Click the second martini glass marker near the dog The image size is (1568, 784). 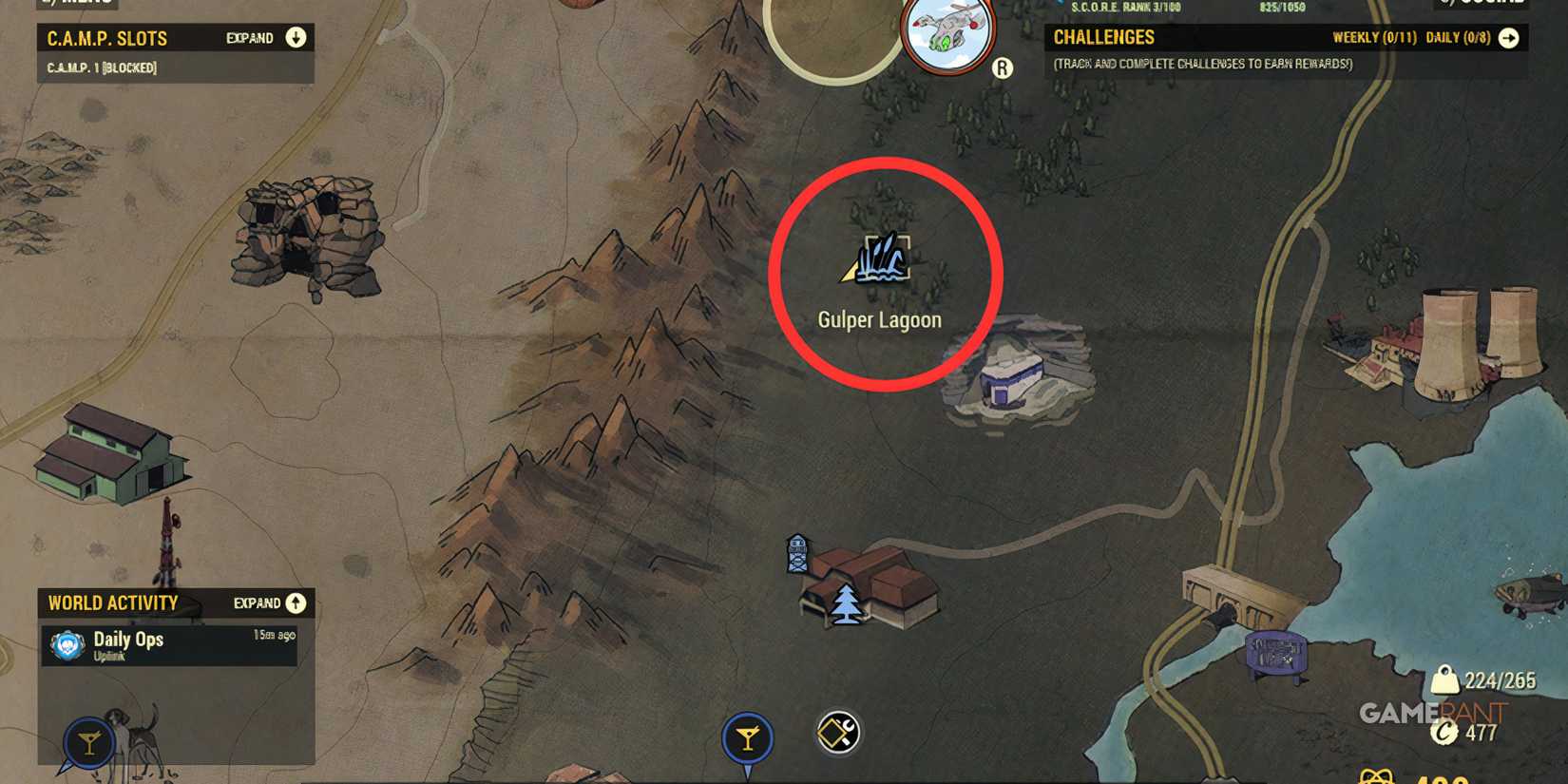coord(88,742)
